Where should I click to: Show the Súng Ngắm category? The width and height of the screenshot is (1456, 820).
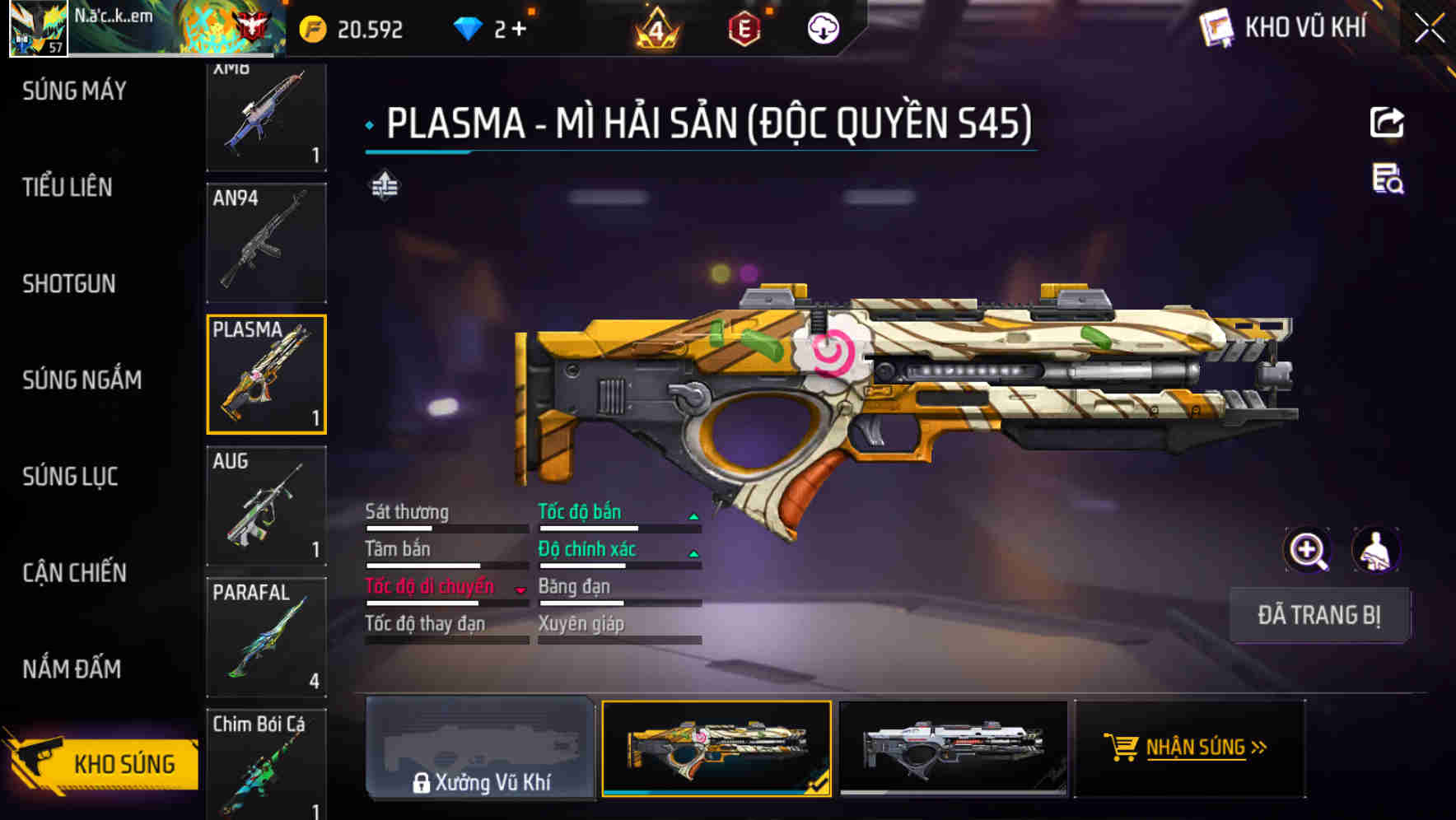(82, 380)
